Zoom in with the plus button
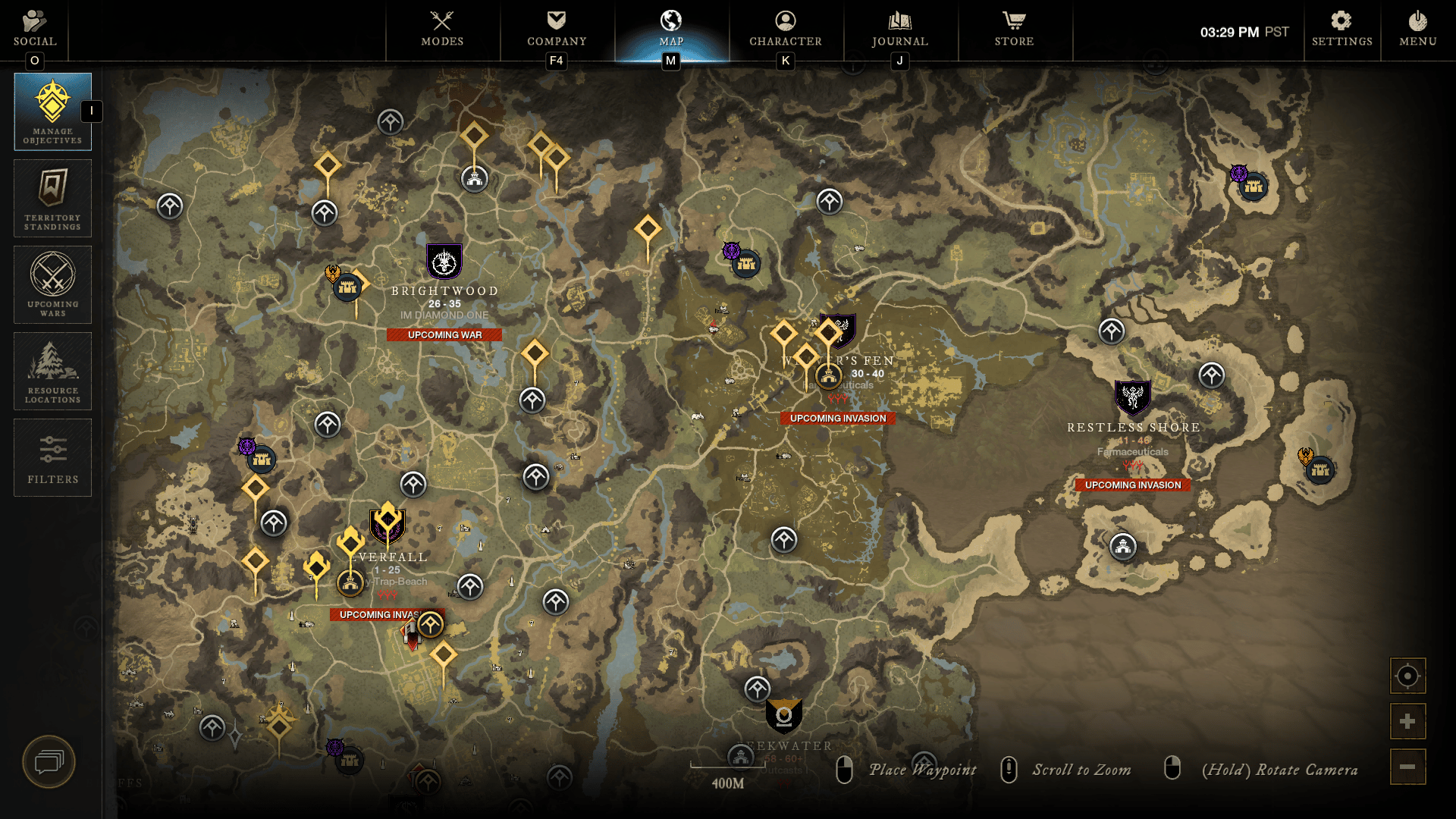The width and height of the screenshot is (1456, 819). 1407,721
